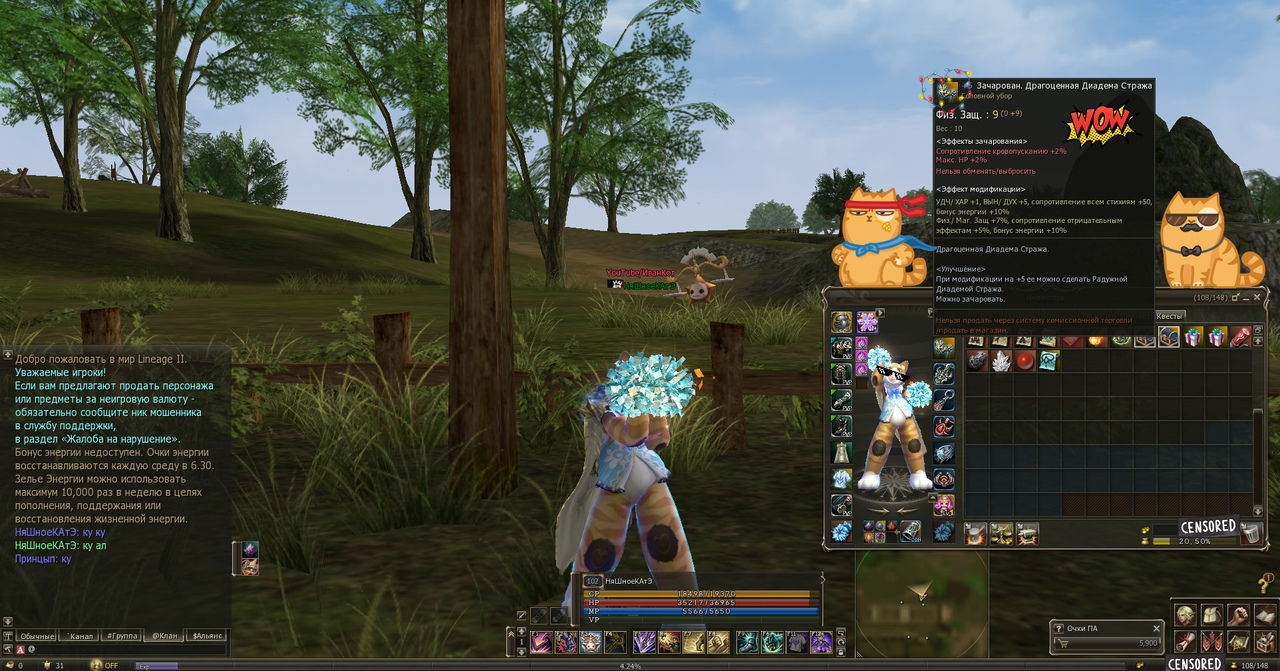The height and width of the screenshot is (671, 1280).
Task: Select the purple snowflake equipment slot
Action: tap(867, 321)
